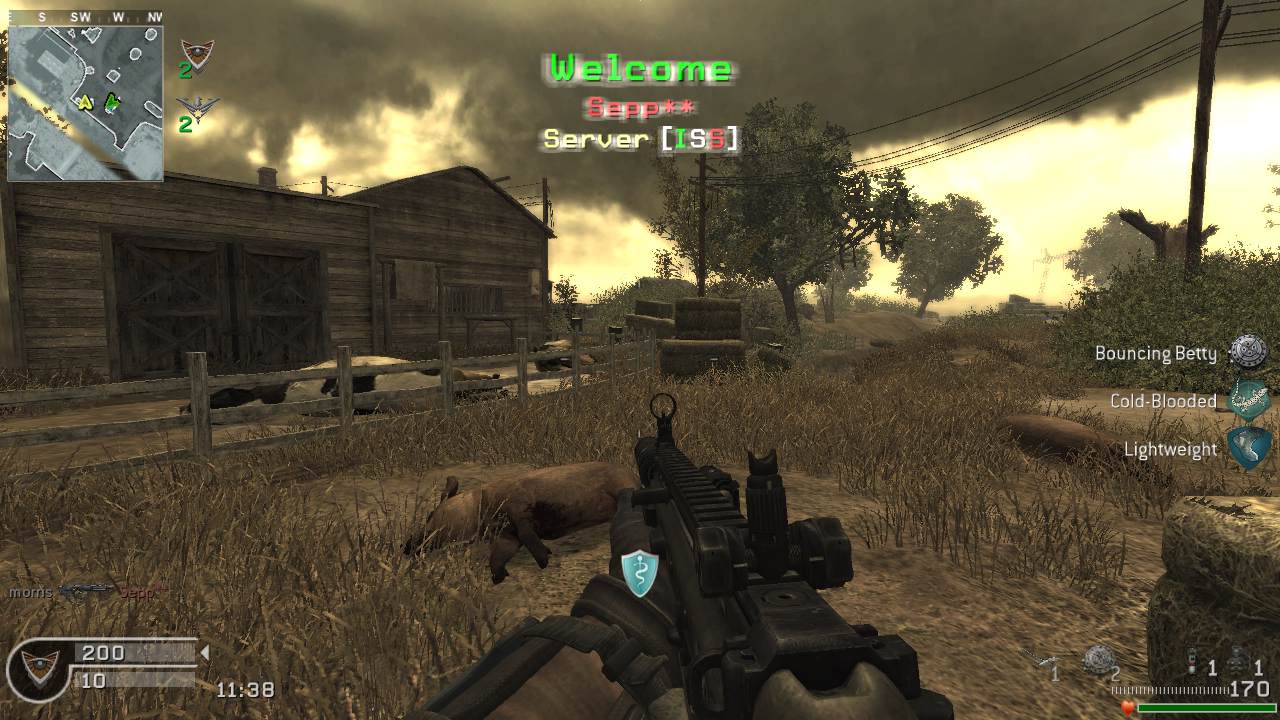The width and height of the screenshot is (1280, 720).
Task: Click the red shield team score emblem
Action: tap(196, 53)
